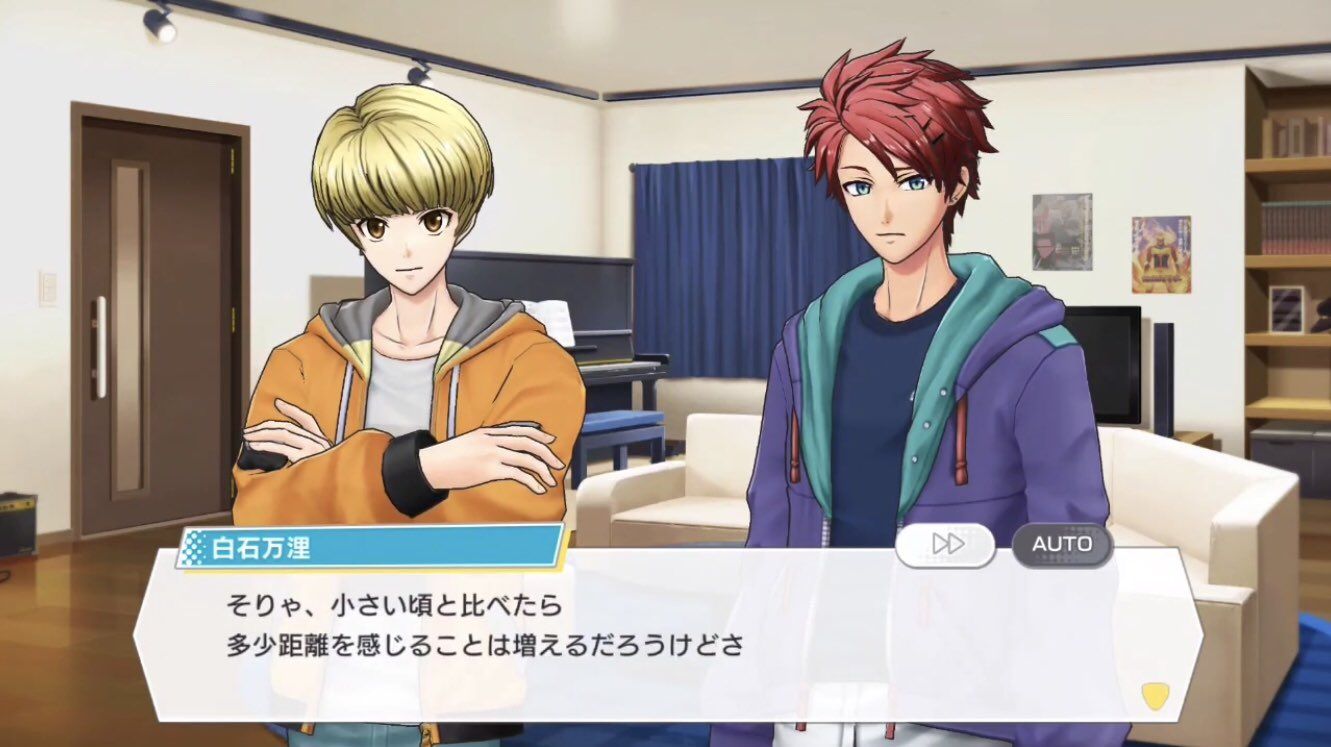Advance dialogue with the yellow continue arrow
The image size is (1331, 747).
click(1155, 696)
